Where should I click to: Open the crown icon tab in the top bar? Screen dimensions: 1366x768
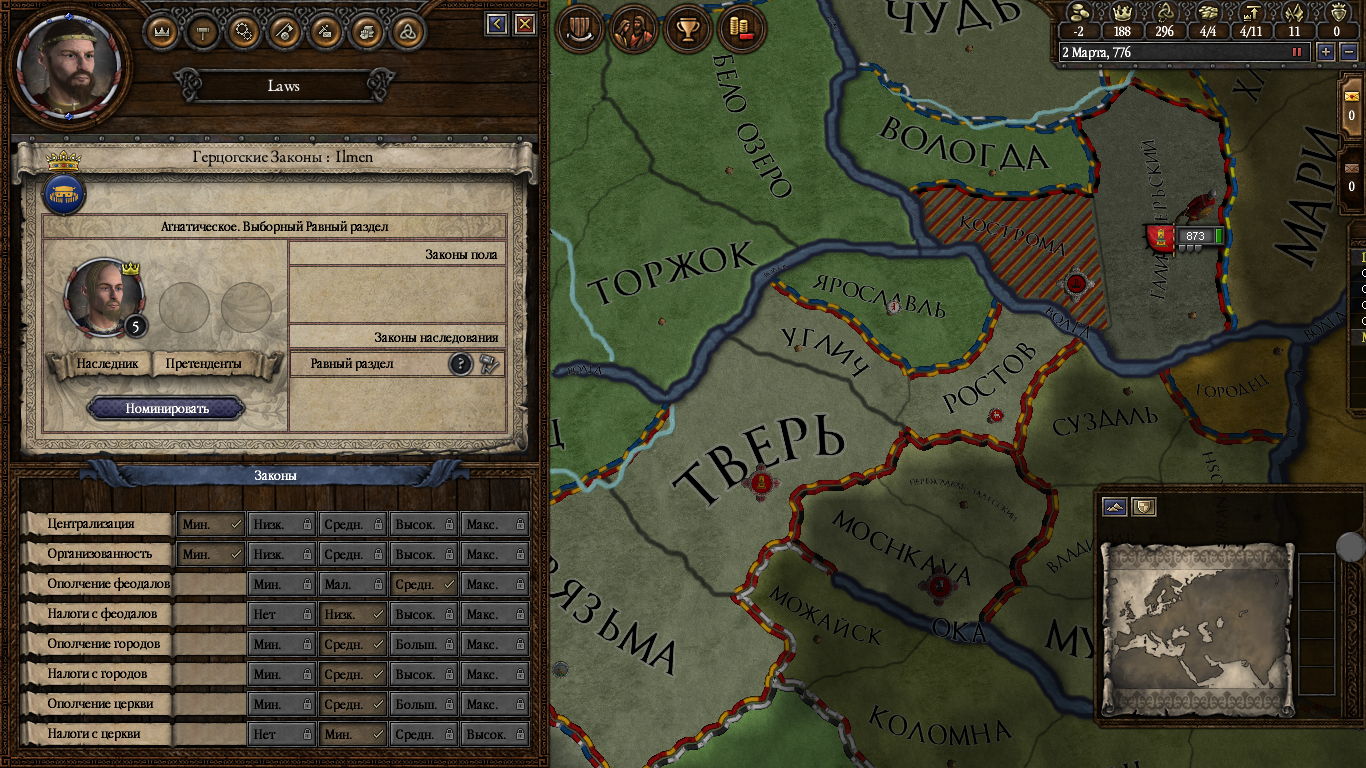pos(162,31)
